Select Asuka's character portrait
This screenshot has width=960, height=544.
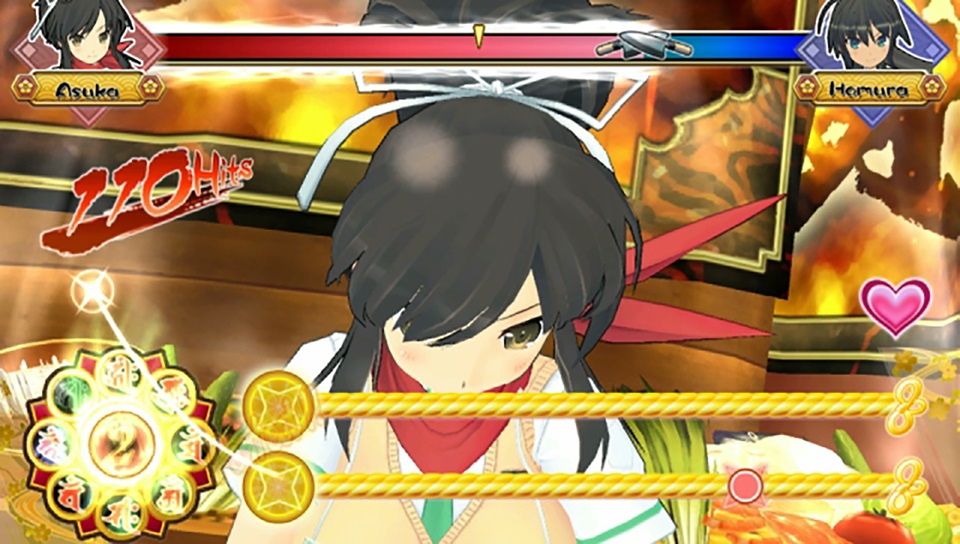coord(88,37)
